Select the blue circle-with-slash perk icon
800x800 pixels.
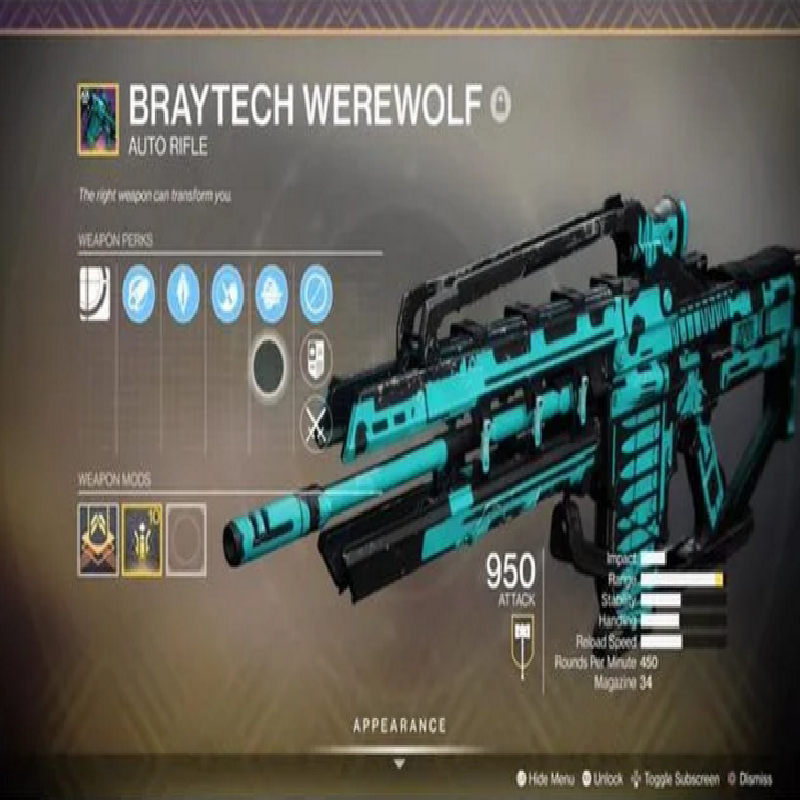316,293
